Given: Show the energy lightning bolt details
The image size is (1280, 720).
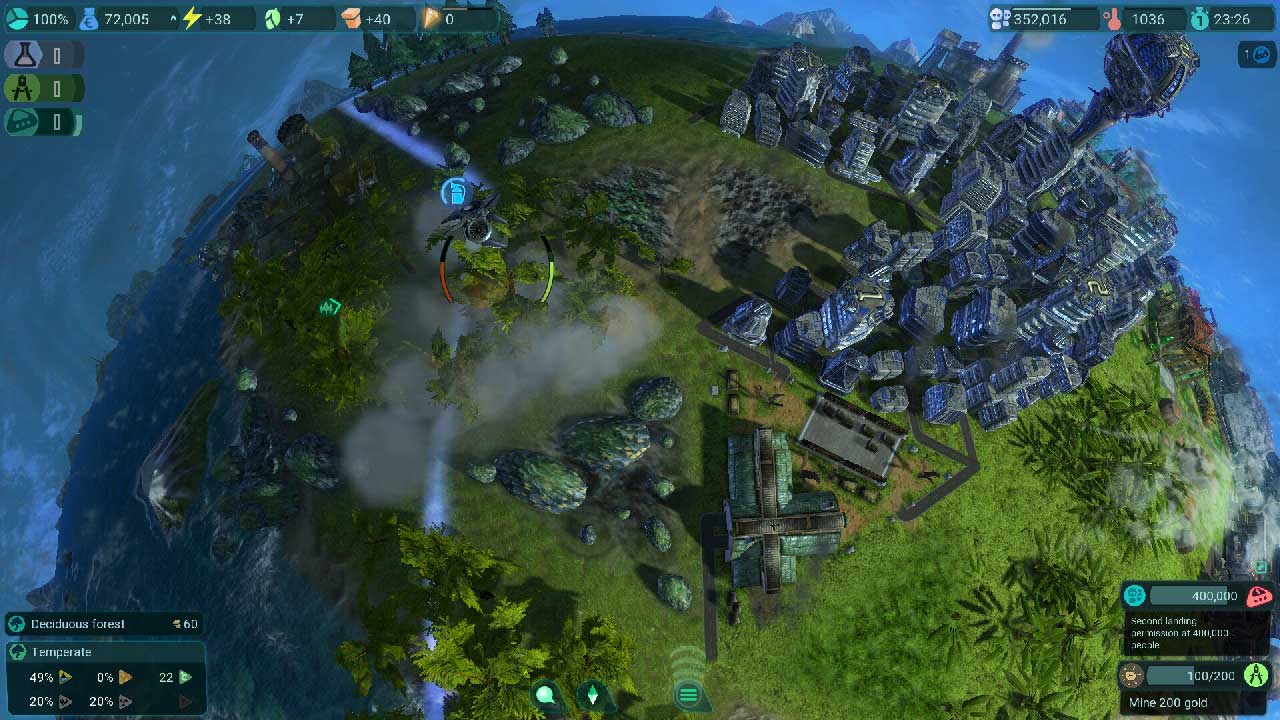Looking at the screenshot, I should 208,19.
